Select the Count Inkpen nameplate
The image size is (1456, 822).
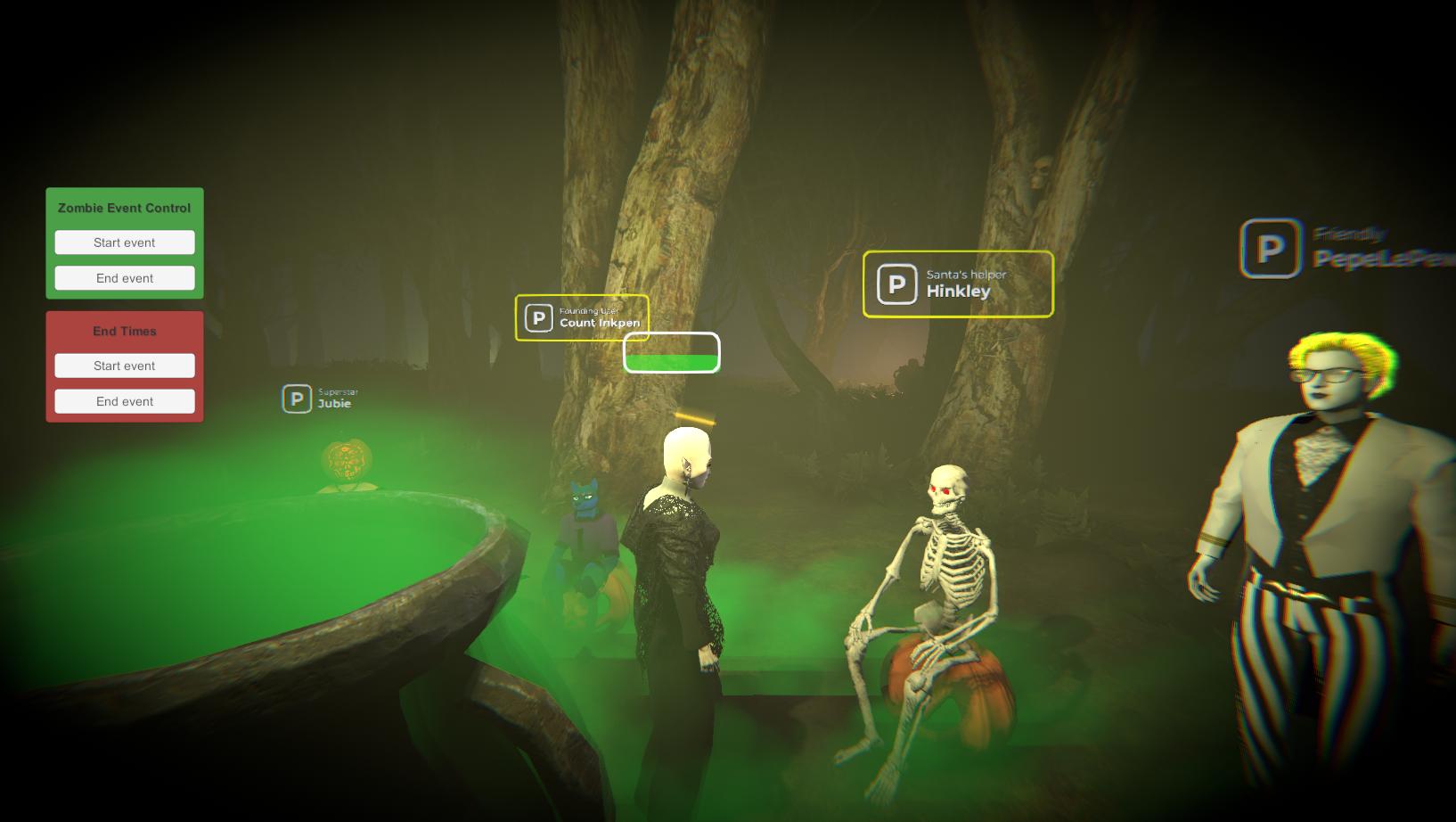tap(582, 317)
